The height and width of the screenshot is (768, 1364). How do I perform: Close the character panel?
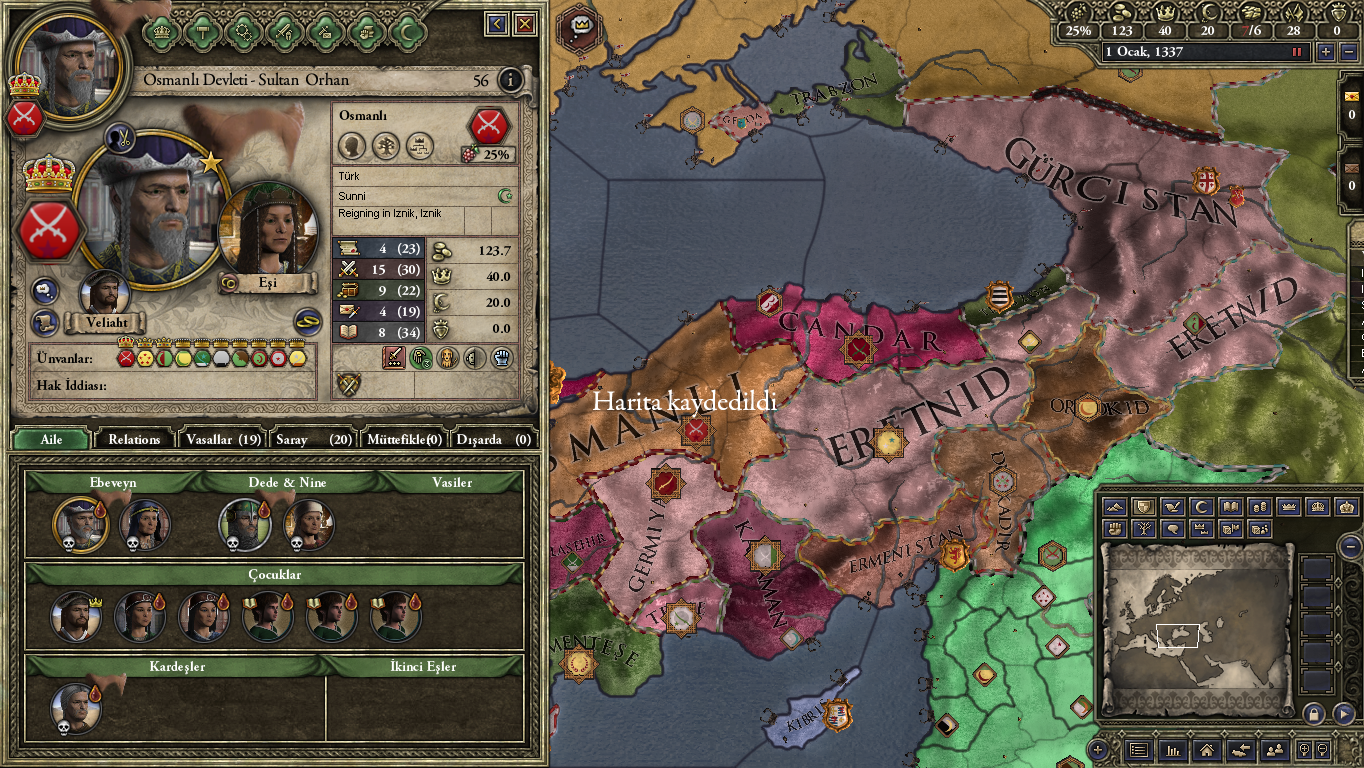[x=524, y=24]
